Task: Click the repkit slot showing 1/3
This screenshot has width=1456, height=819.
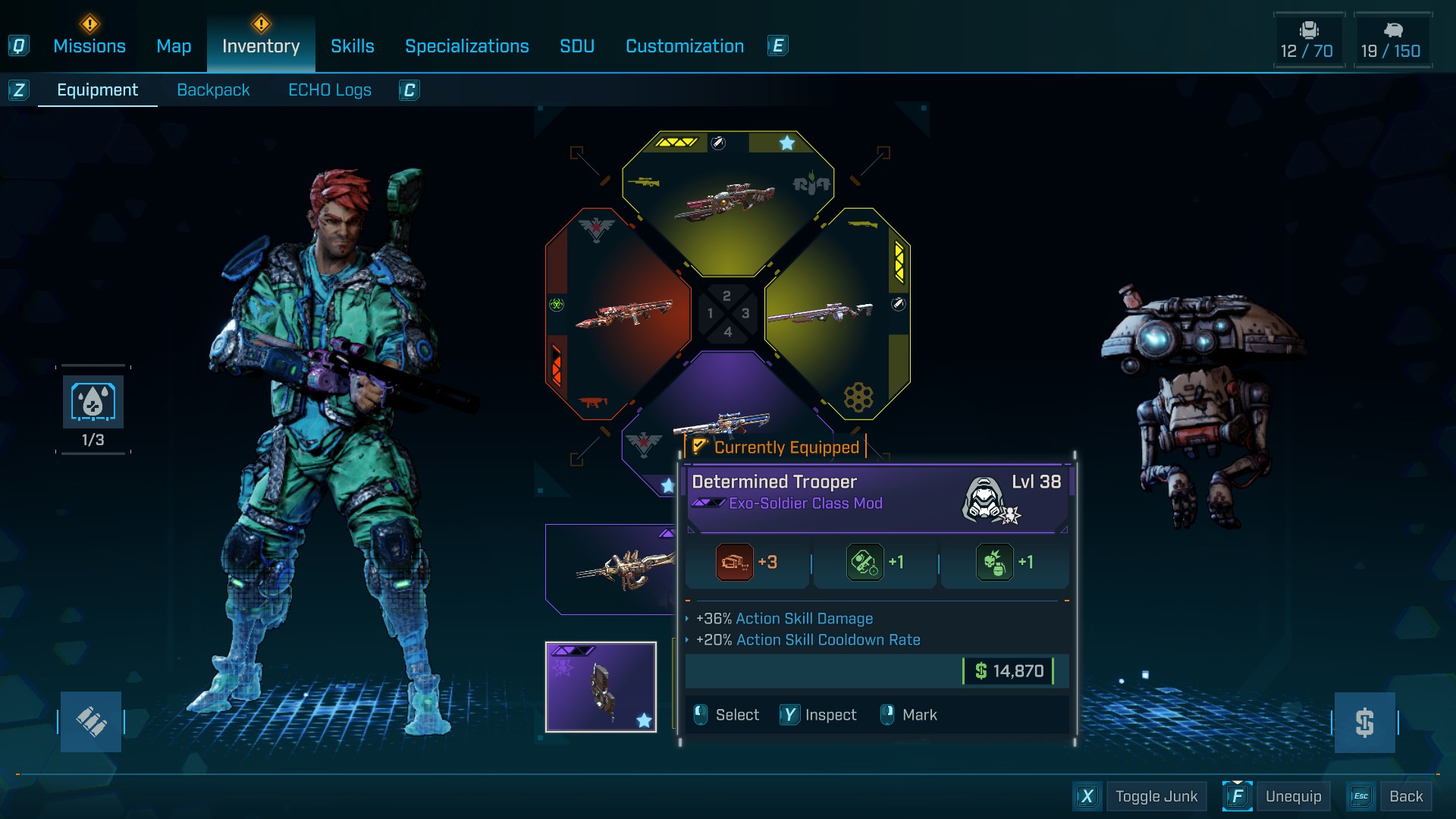Action: (x=93, y=403)
